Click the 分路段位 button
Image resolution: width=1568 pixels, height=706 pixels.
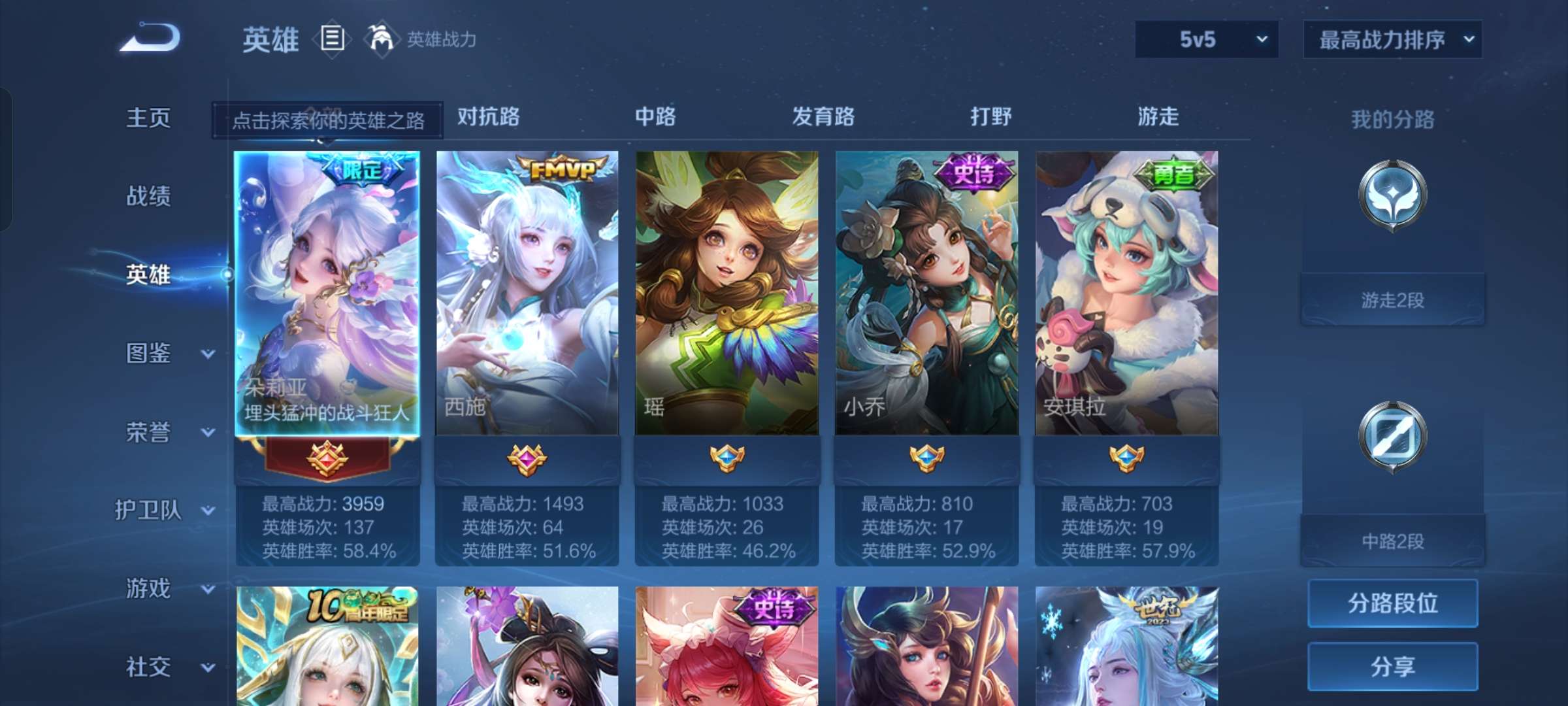(1392, 605)
